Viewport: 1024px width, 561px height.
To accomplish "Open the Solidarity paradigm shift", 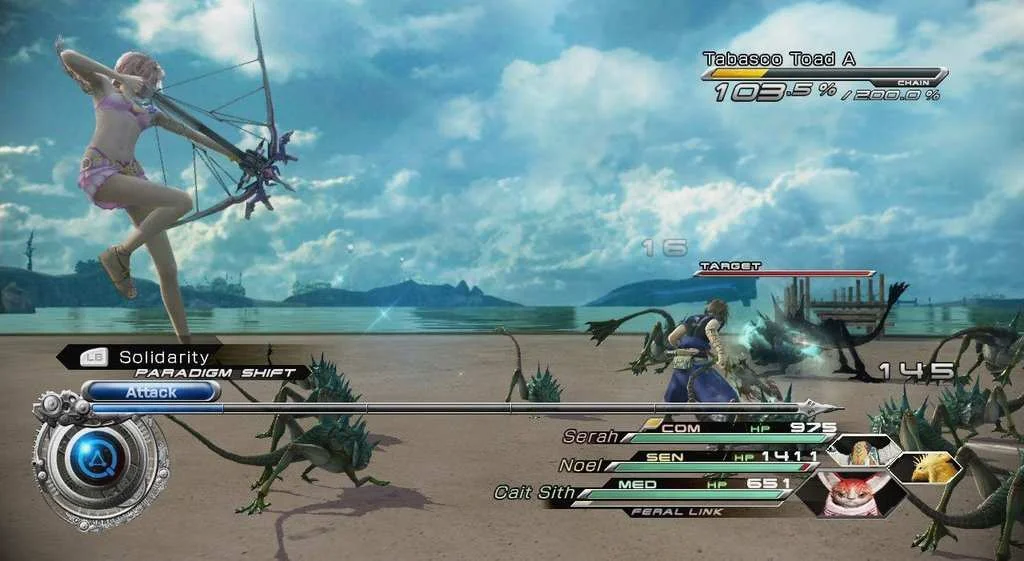I will 164,357.
